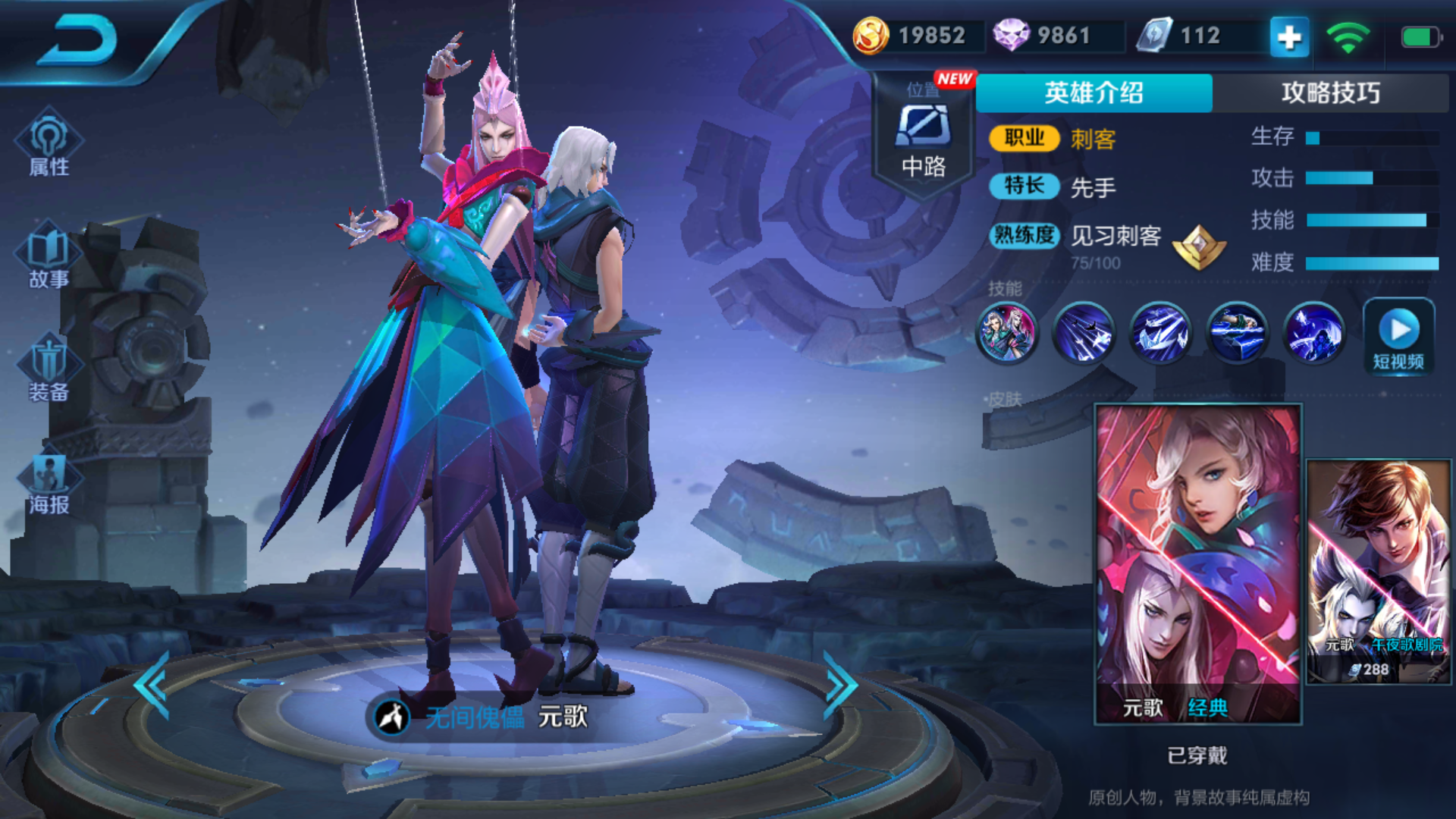
Task: Open the 故事 story page
Action: tap(49, 256)
